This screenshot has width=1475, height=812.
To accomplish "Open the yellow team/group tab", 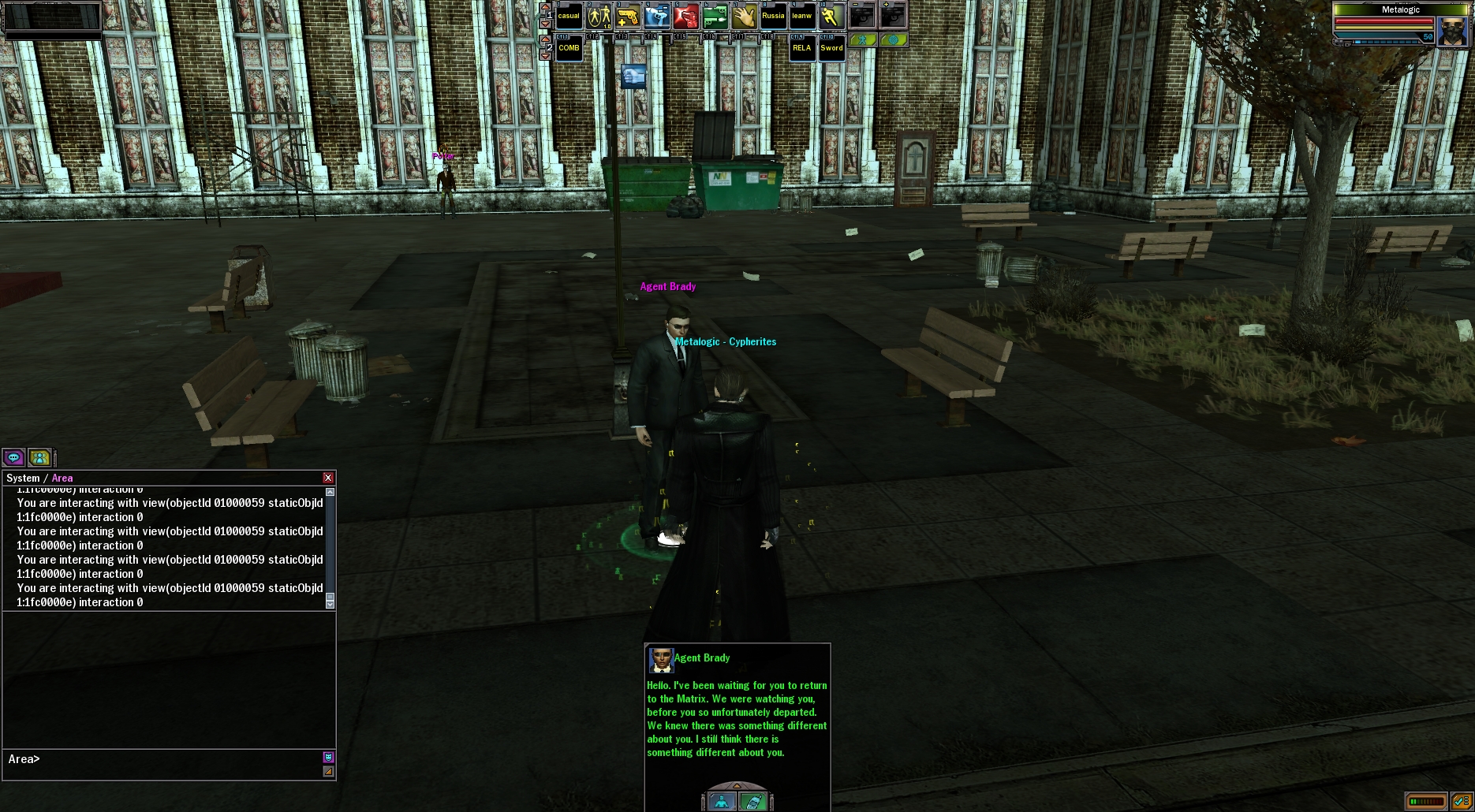I will pyautogui.click(x=39, y=457).
